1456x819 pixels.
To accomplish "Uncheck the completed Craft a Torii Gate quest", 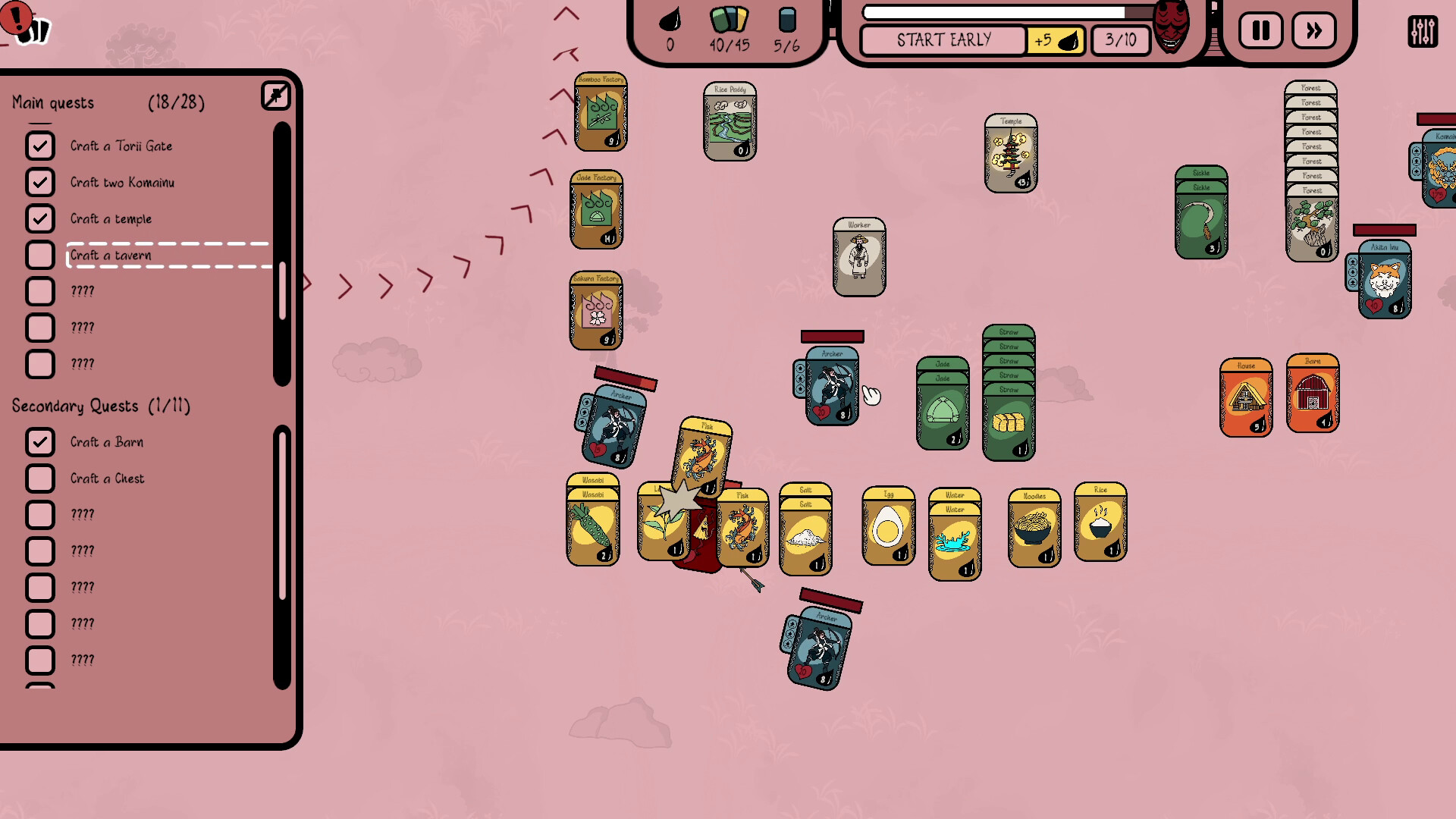I will 41,146.
